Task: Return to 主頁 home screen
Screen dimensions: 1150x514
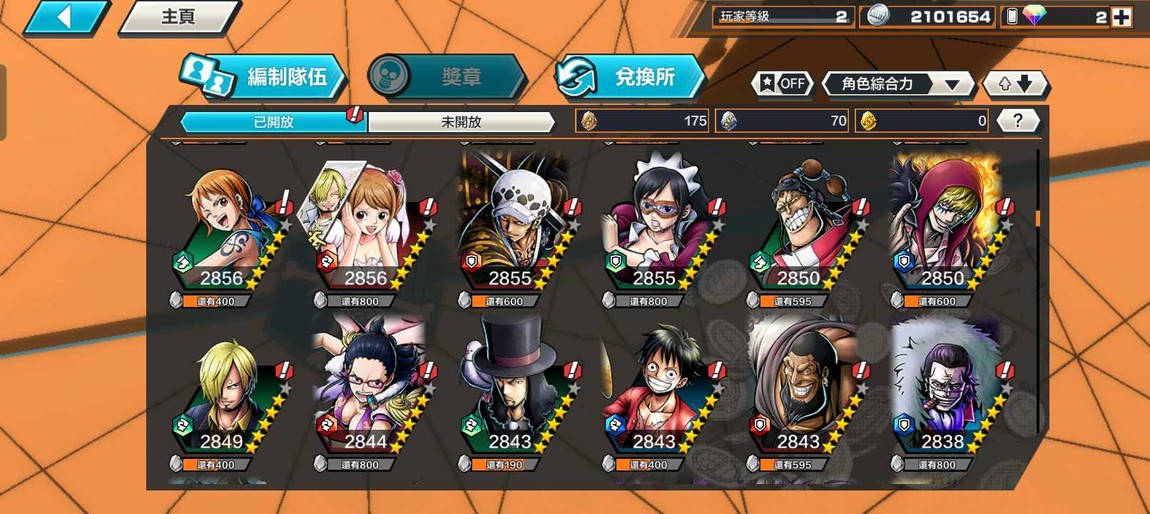Action: (x=178, y=17)
